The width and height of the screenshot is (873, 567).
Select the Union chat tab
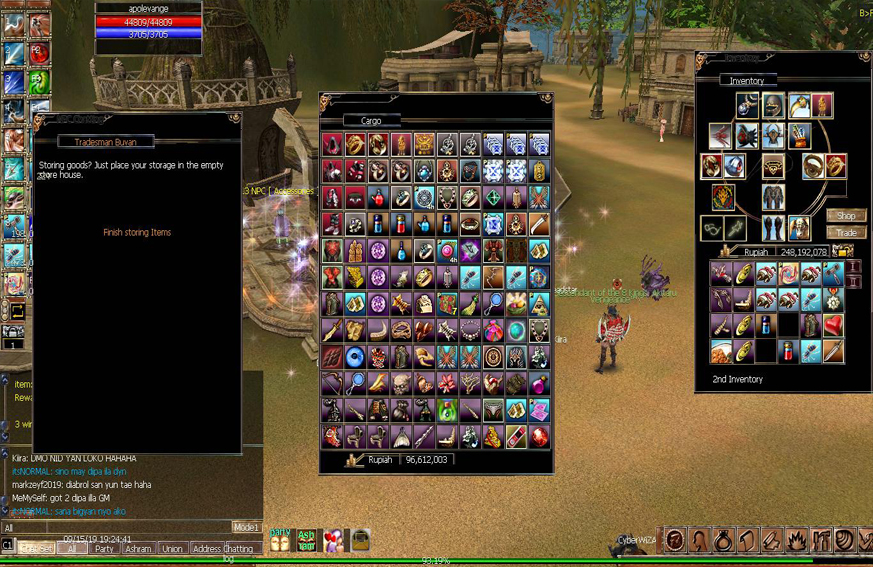coord(172,549)
